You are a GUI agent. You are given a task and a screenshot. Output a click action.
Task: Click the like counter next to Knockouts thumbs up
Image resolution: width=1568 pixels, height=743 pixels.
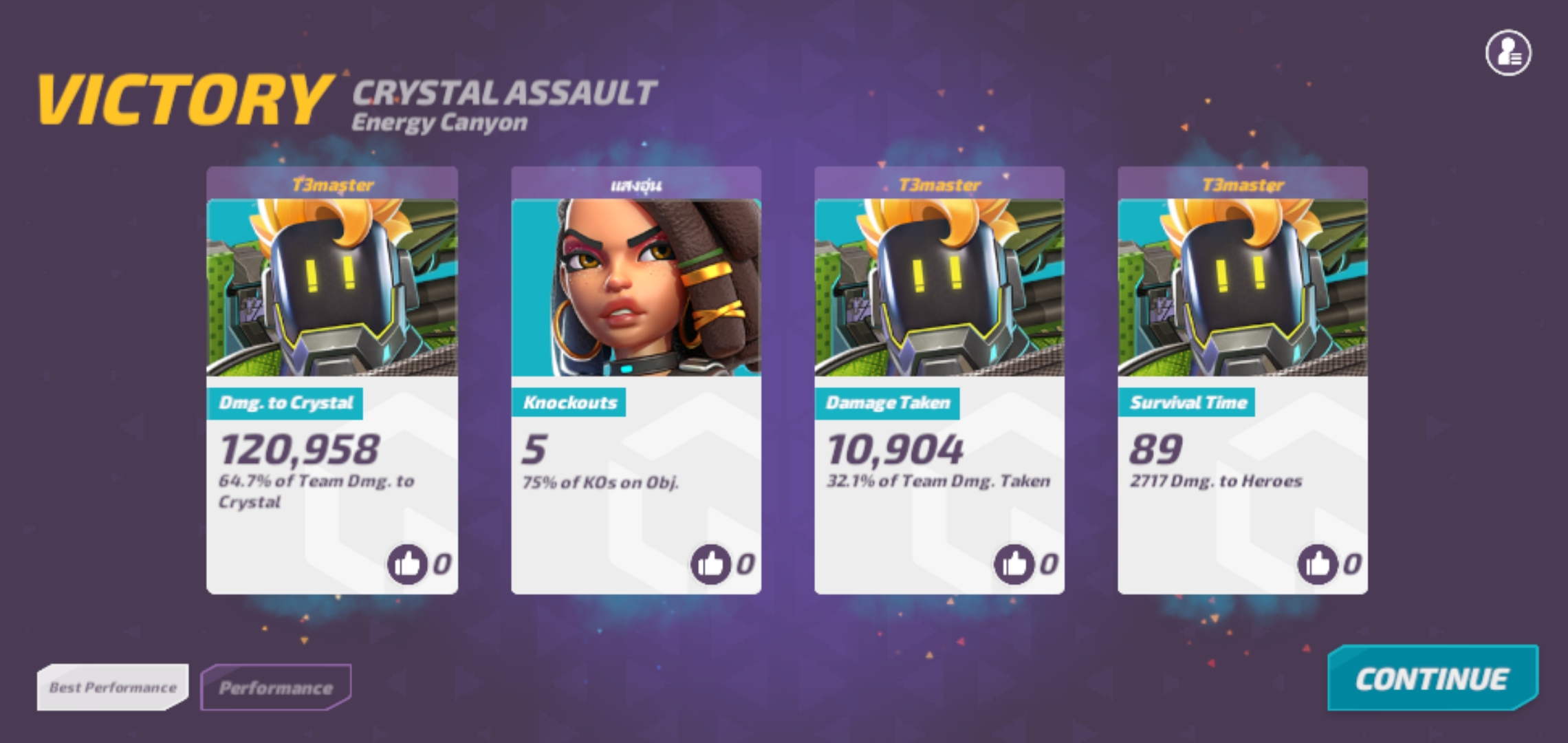(745, 564)
